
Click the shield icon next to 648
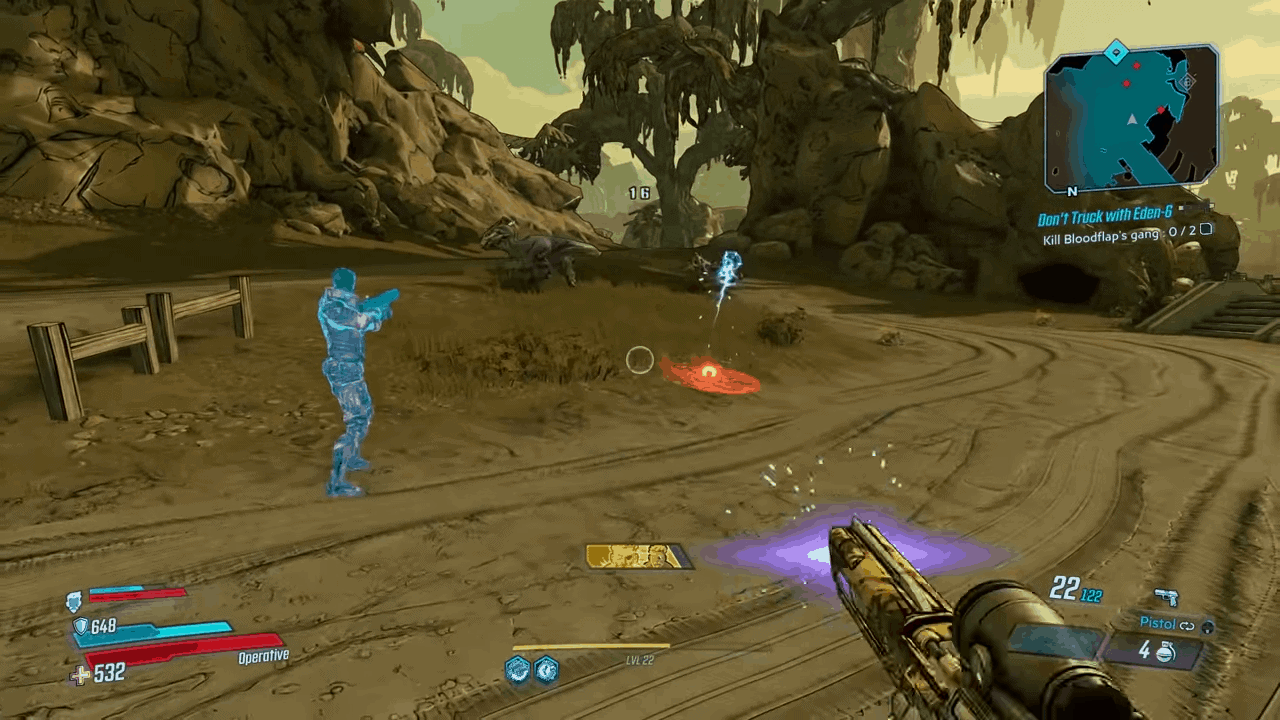tap(81, 627)
